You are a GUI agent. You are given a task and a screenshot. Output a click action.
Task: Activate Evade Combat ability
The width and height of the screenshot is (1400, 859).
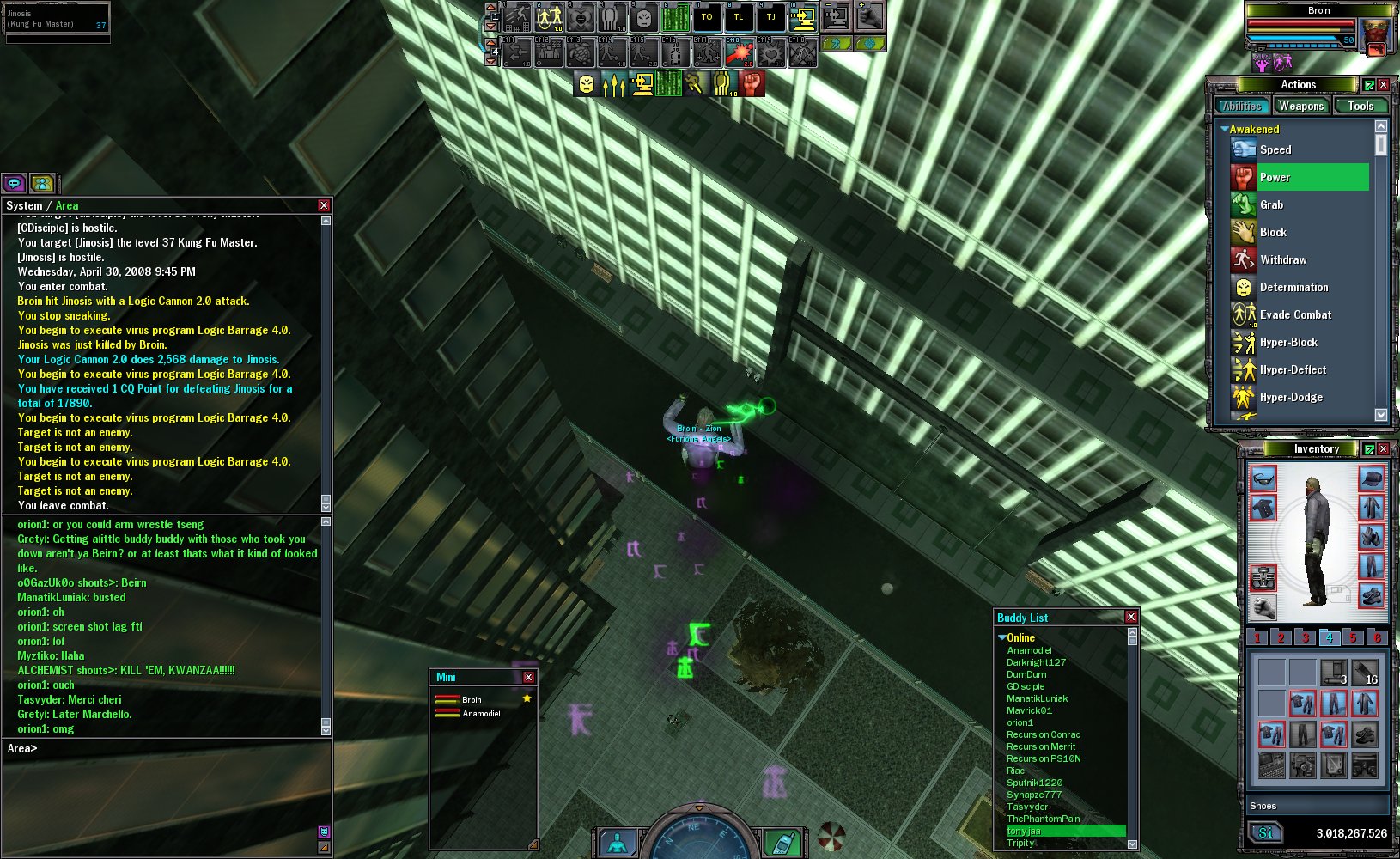(x=1294, y=314)
